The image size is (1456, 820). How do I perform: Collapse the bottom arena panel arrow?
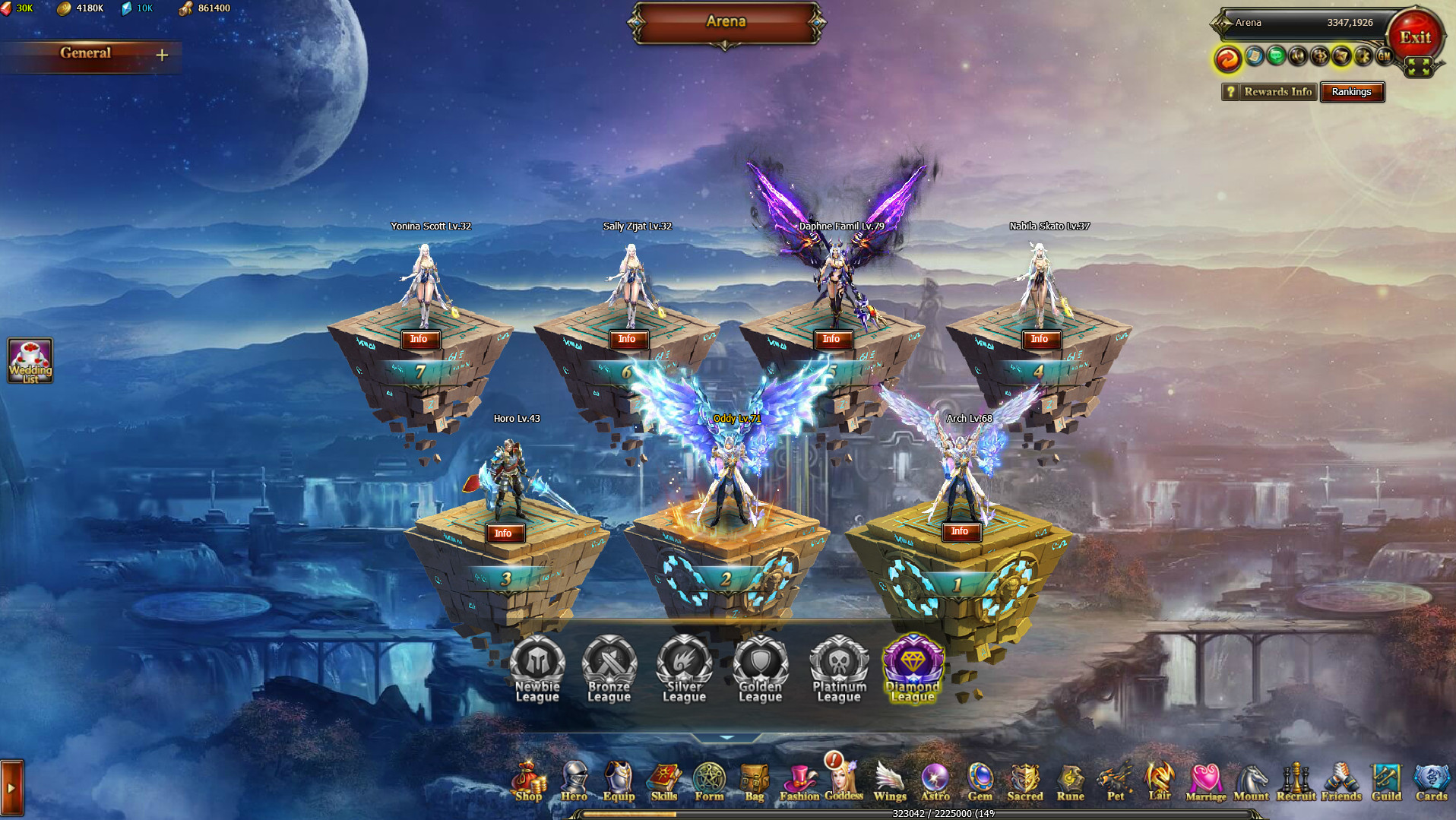[x=726, y=736]
